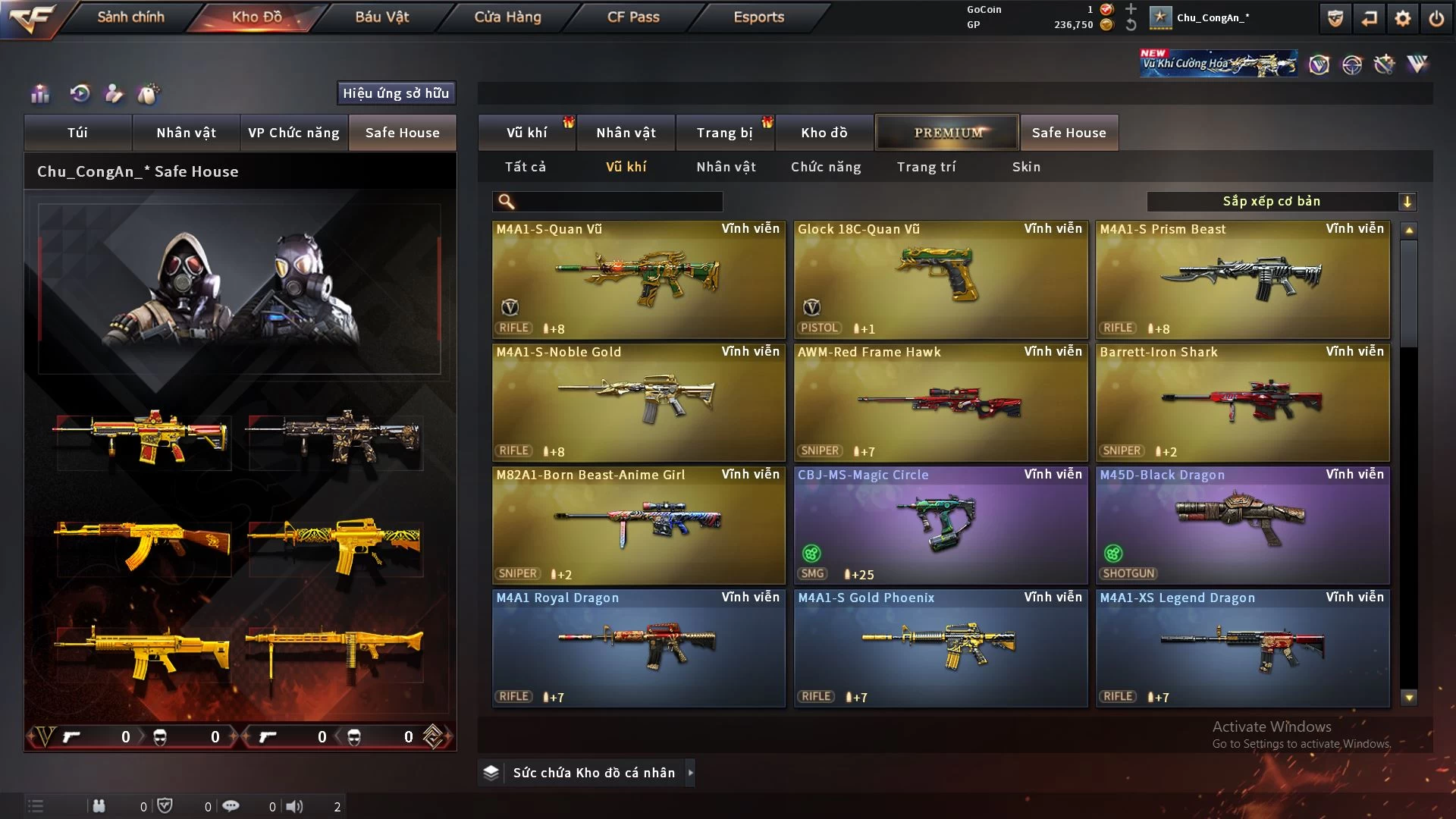Select the PREMIUM inventory tab
The image size is (1456, 819).
[947, 133]
